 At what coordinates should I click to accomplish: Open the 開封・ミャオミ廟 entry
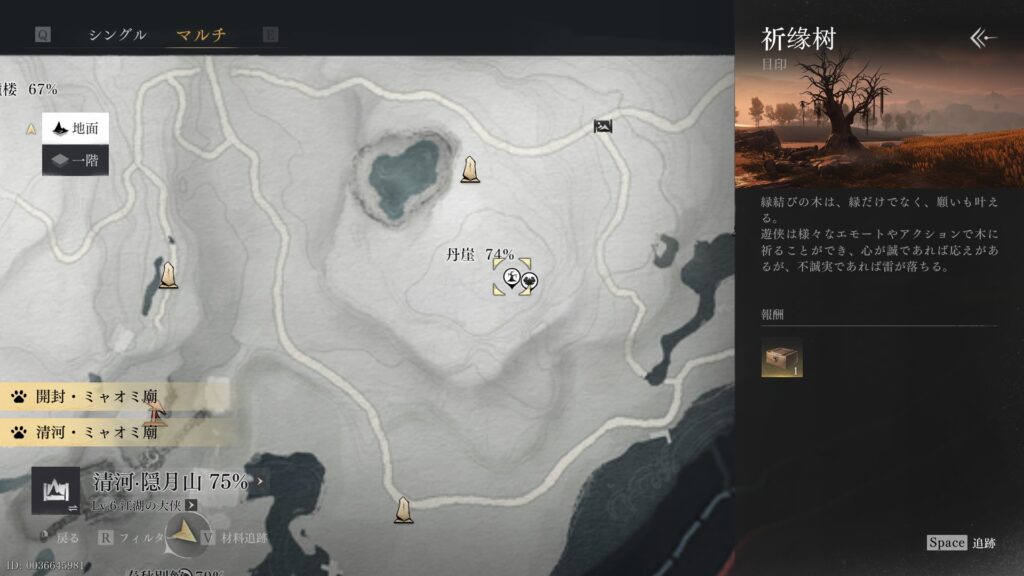point(85,396)
